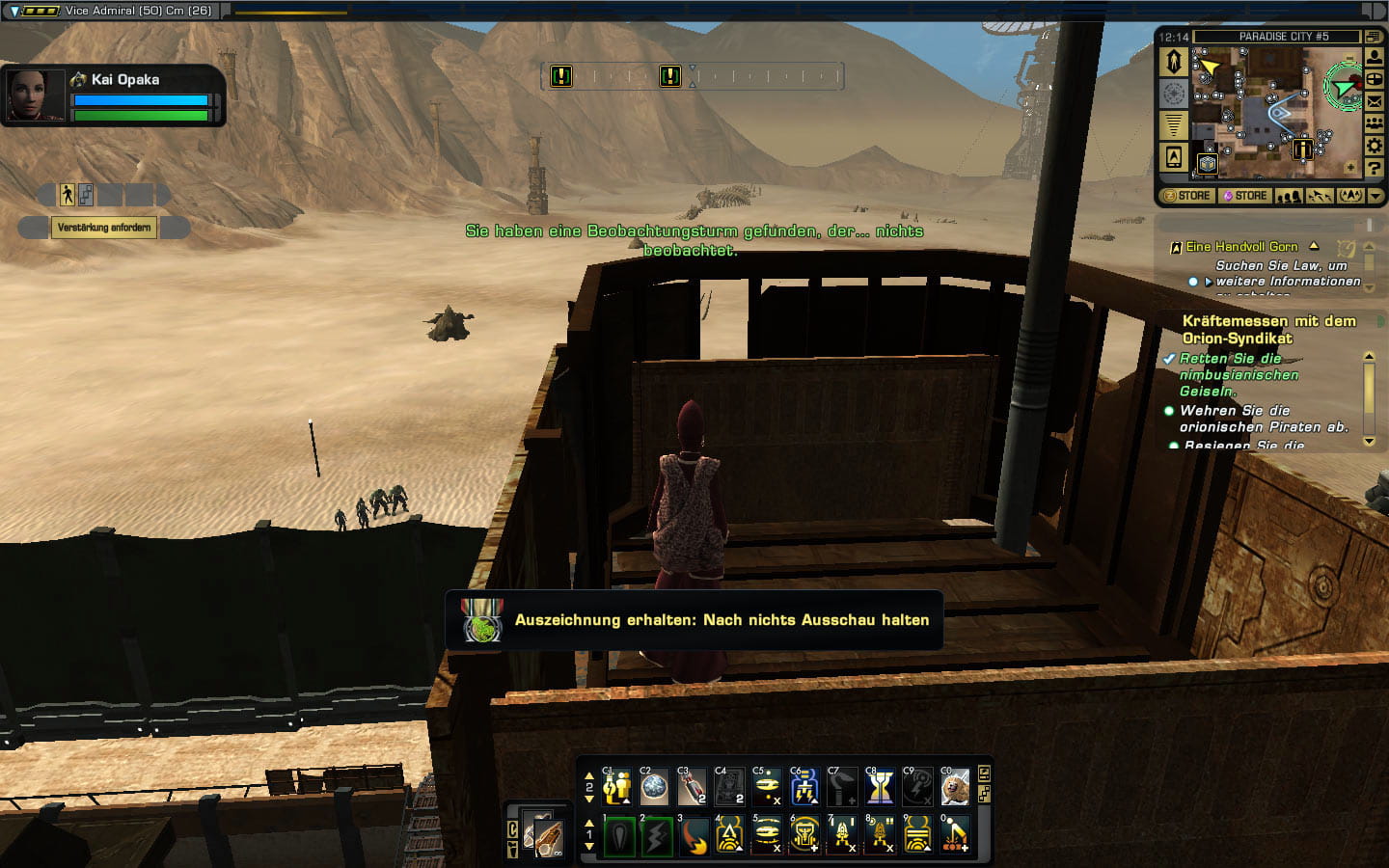
Task: Activate the hourglass ability in slot C8
Action: coord(879,788)
